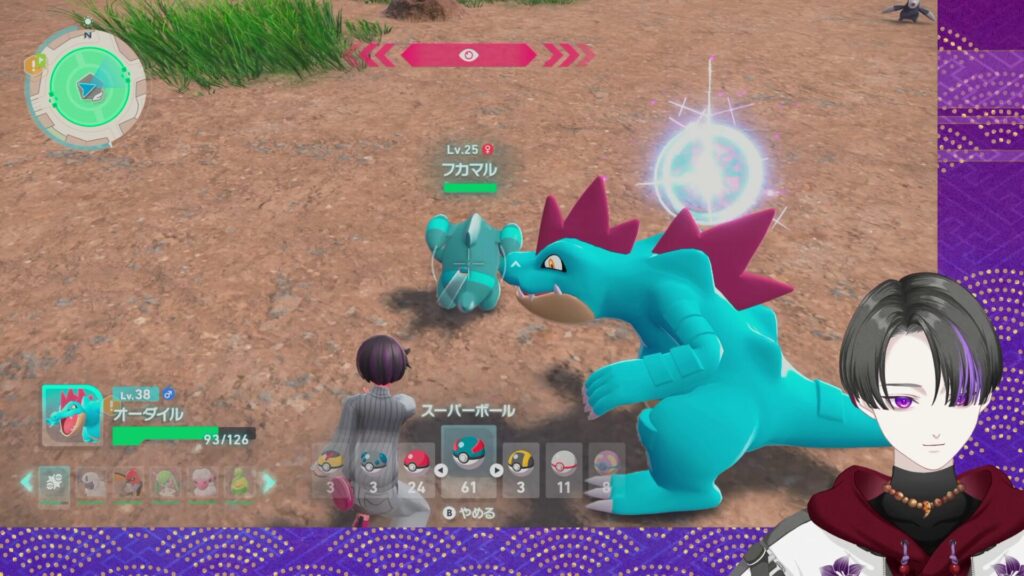The width and height of the screenshot is (1024, 576).
Task: Click the right arrow beside the Great Ball
Action: point(497,469)
